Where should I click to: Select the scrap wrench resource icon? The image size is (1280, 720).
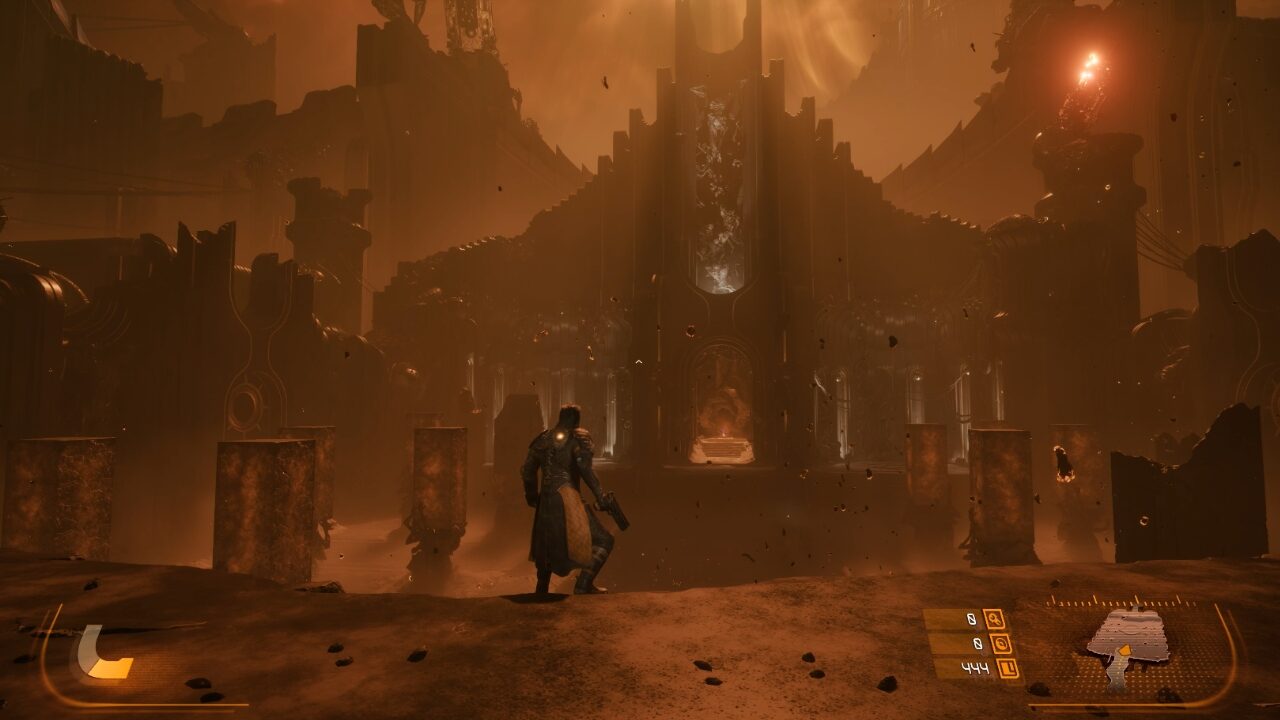[996, 620]
